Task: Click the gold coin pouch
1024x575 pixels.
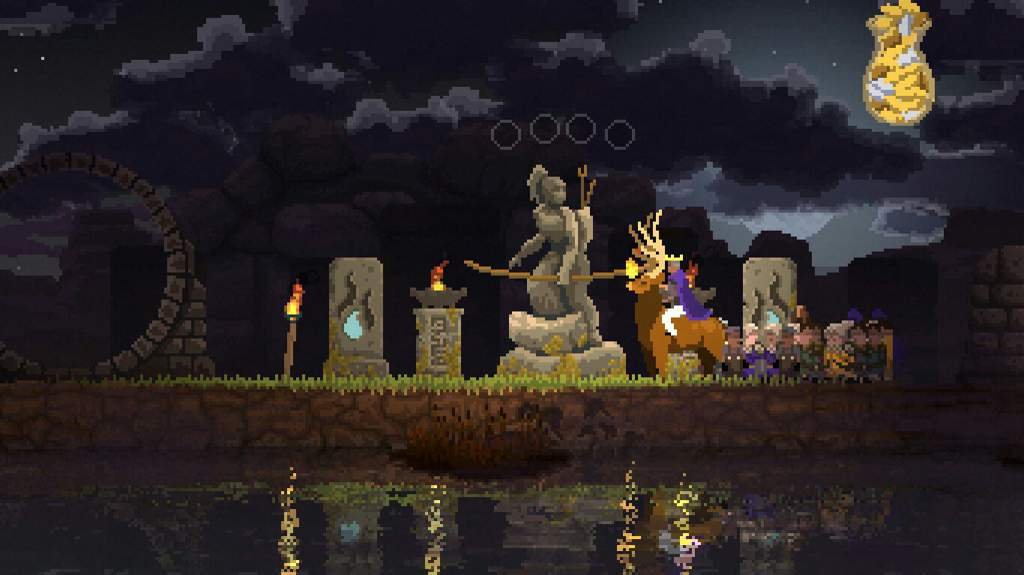Action: pos(897,65)
